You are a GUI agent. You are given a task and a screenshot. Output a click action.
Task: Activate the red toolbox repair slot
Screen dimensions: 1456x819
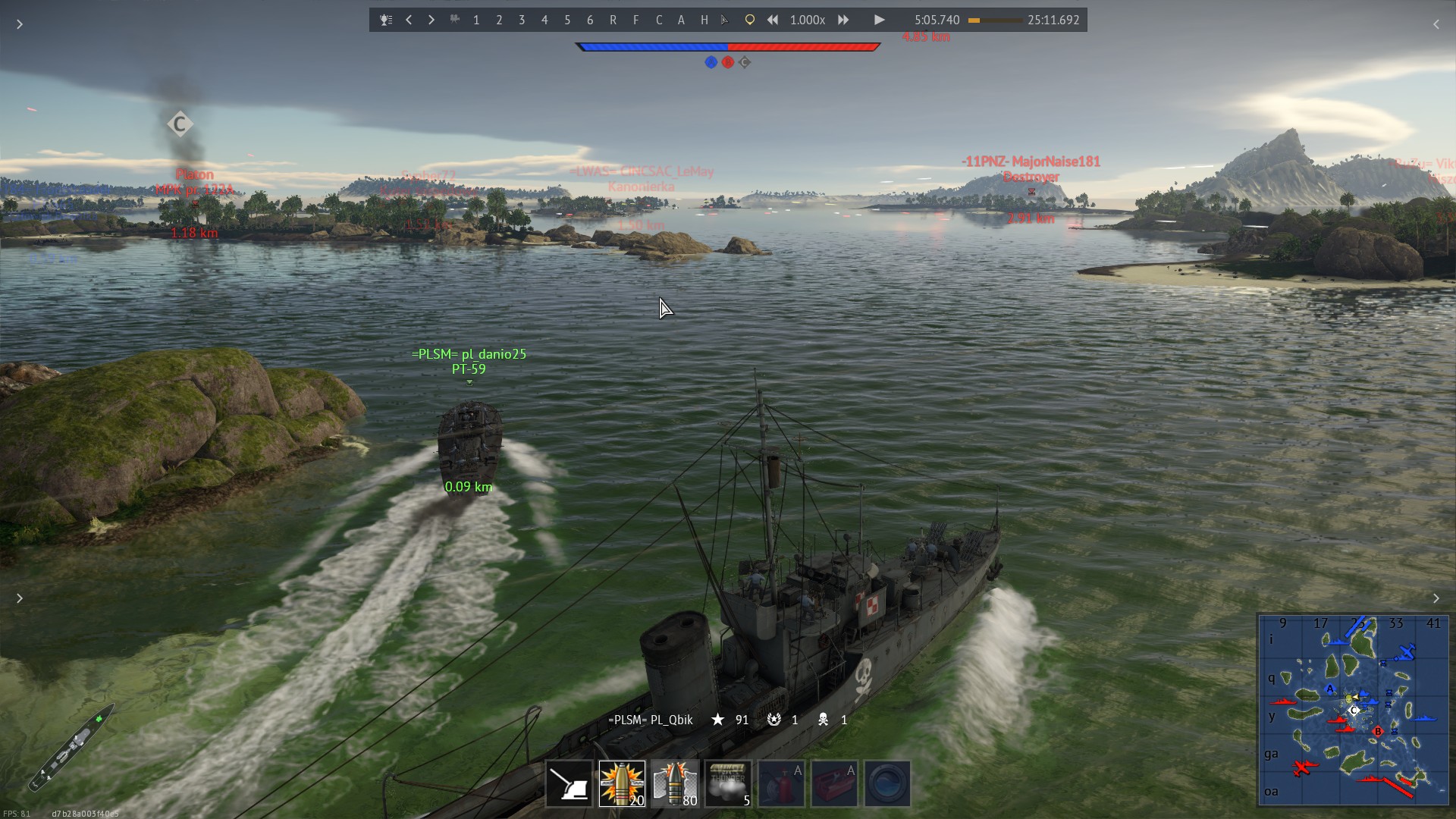coord(834,783)
